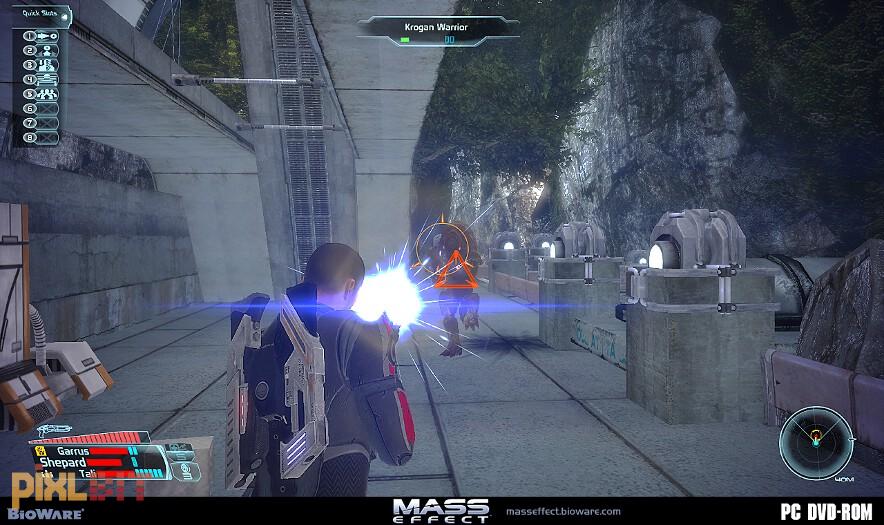Select squadmate Garrus in squad panel
The height and width of the screenshot is (525, 884).
(73, 451)
